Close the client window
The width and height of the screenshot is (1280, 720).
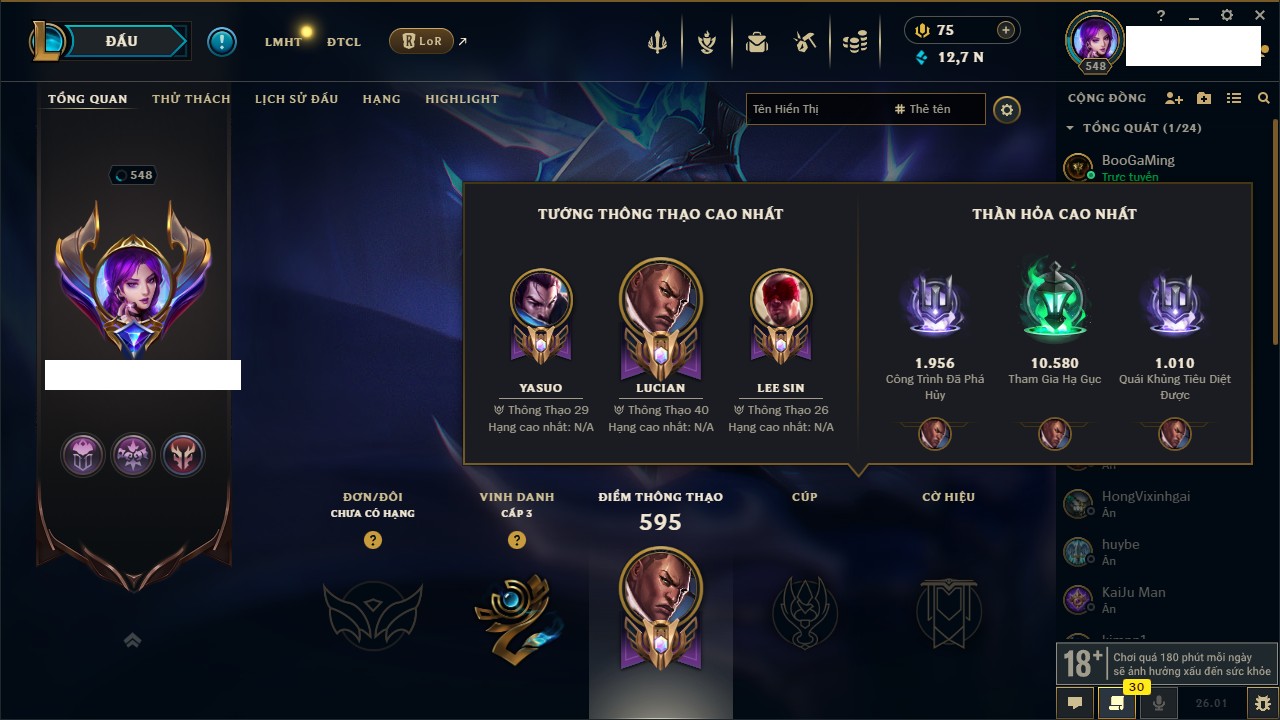[1258, 15]
